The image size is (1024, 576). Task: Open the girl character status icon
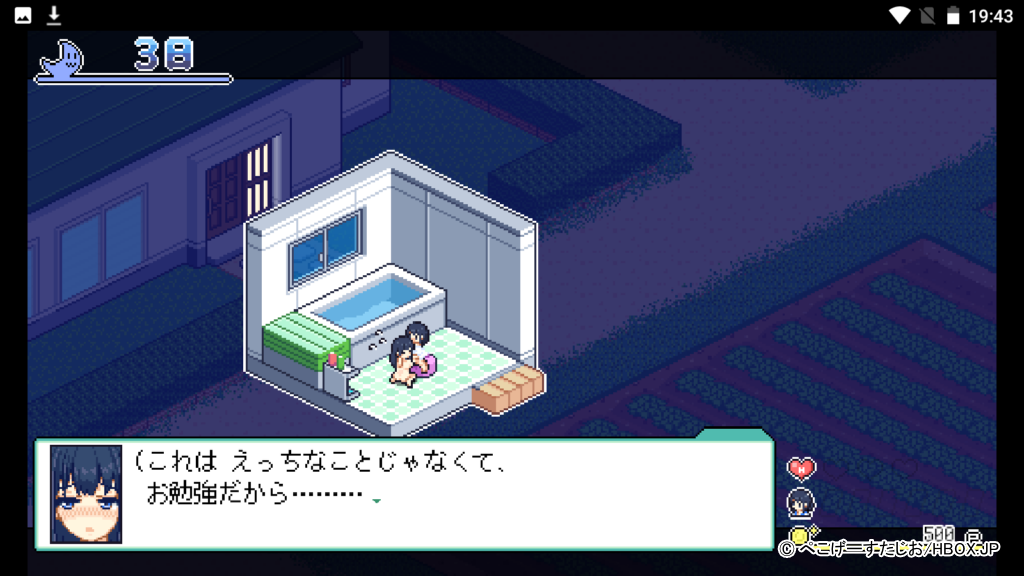click(800, 503)
